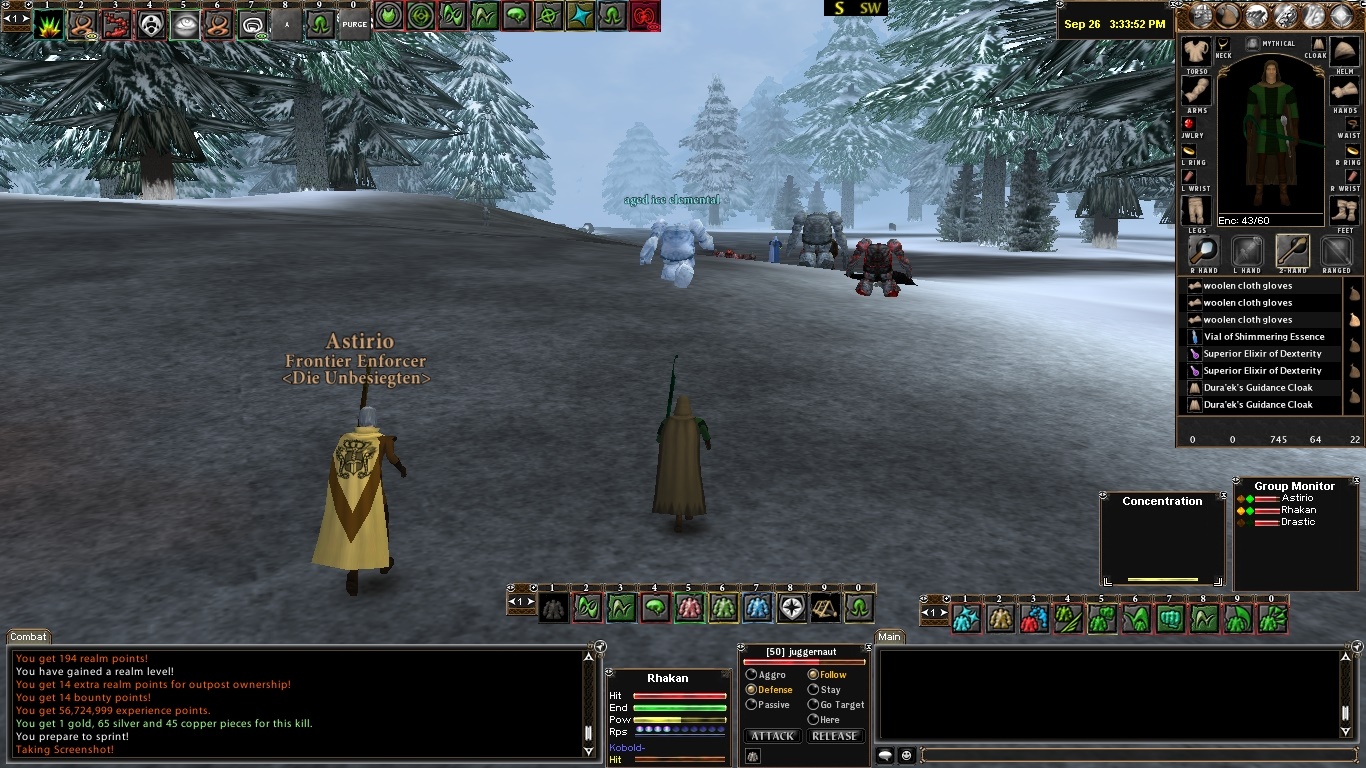Set pet stance to Passive

[752, 705]
